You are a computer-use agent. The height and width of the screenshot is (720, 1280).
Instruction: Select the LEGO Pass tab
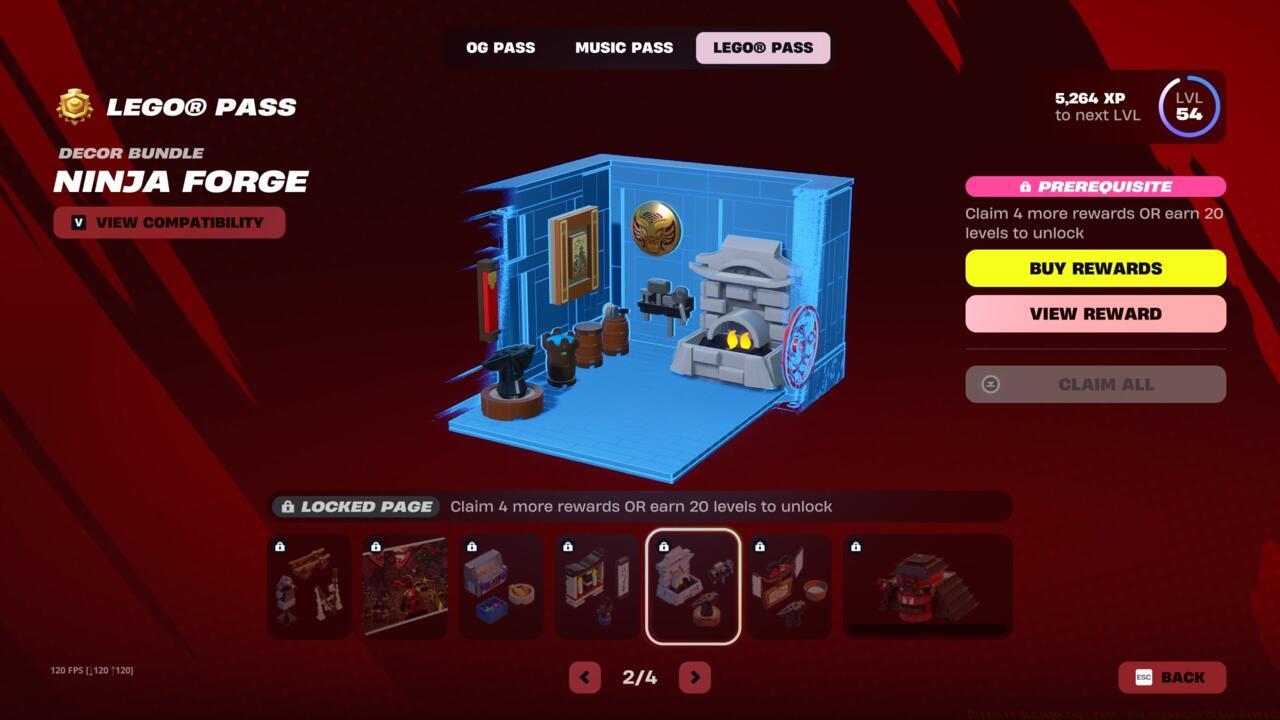coord(762,47)
